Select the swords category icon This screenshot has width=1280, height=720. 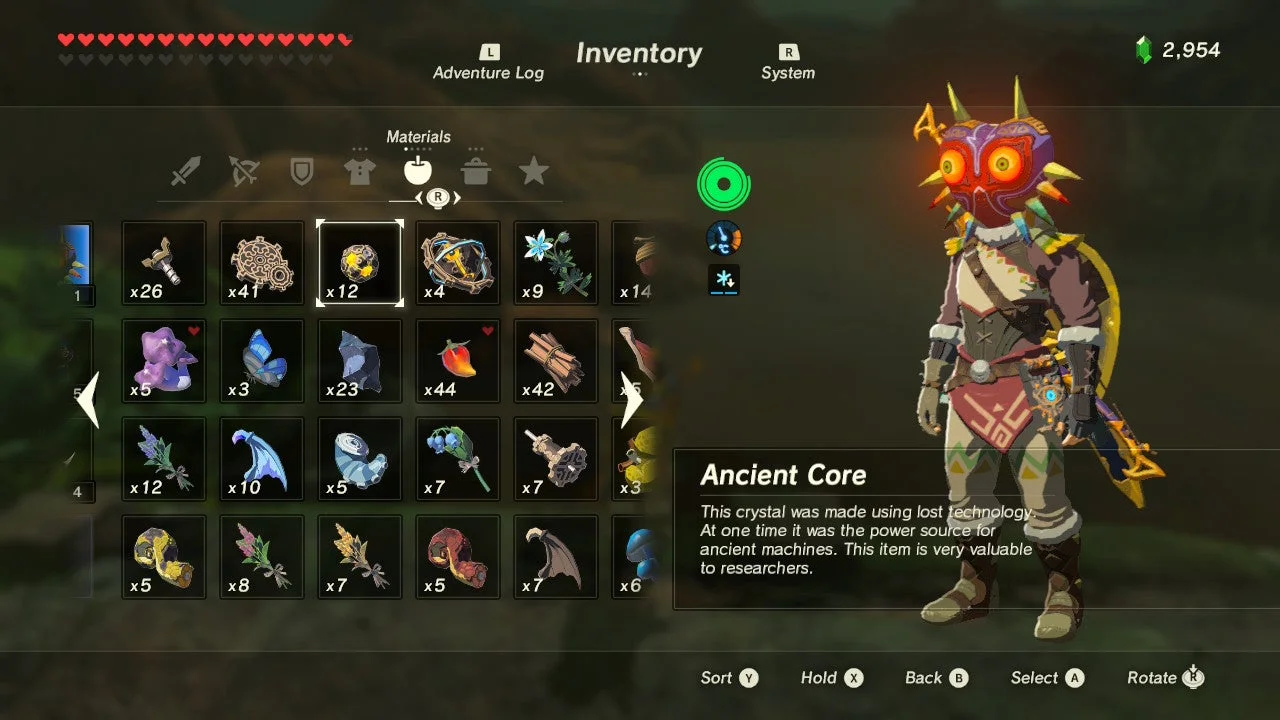(187, 171)
